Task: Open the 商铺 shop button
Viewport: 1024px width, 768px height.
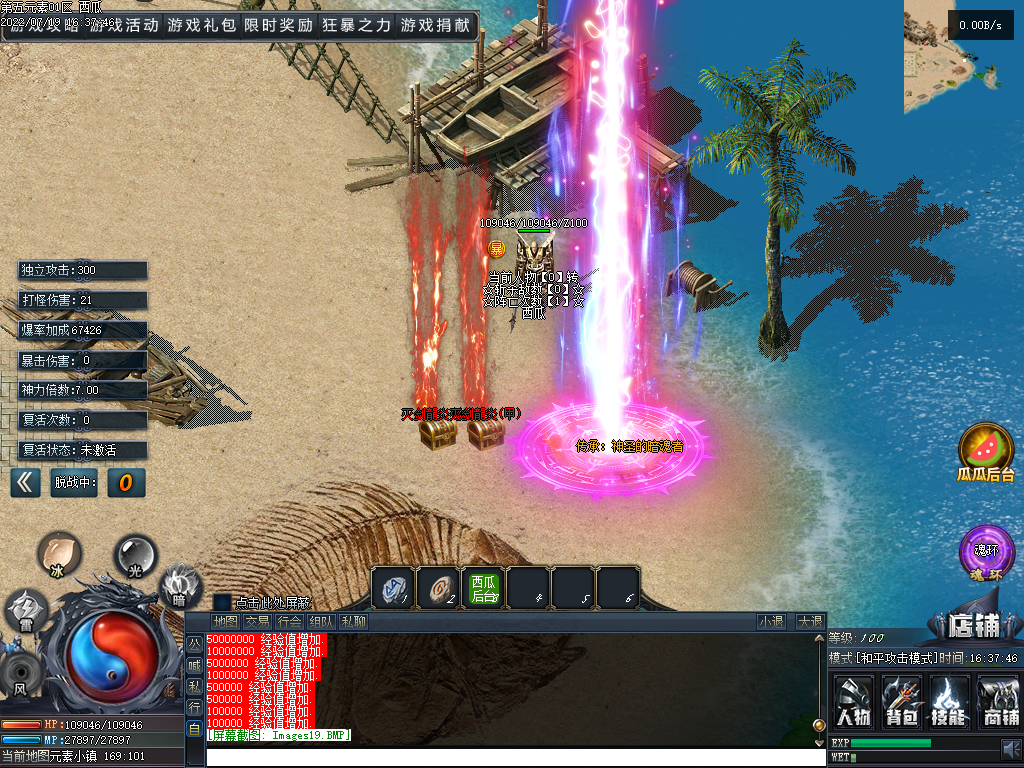Action: pos(999,701)
